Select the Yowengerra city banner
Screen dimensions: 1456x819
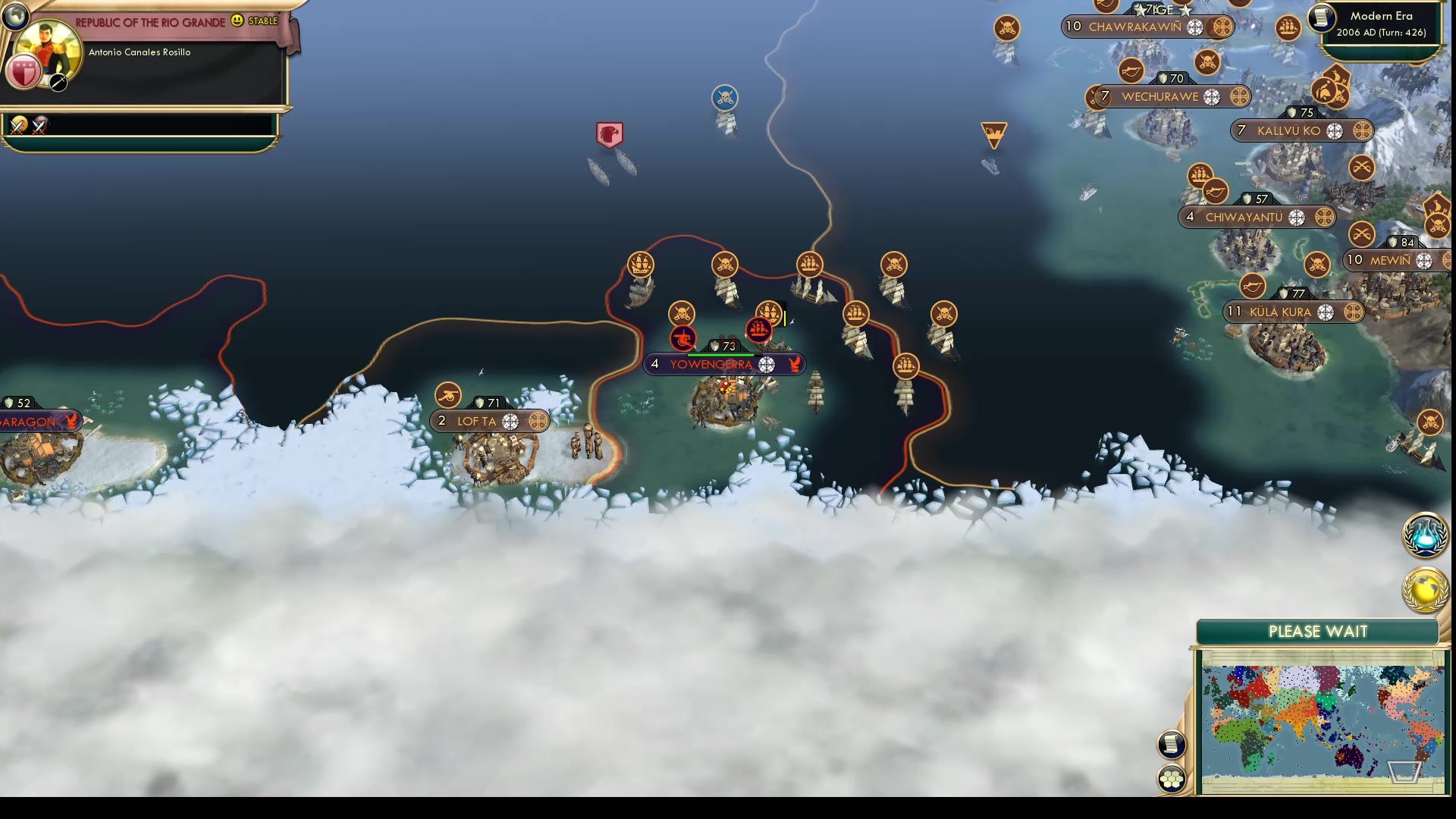[x=713, y=364]
